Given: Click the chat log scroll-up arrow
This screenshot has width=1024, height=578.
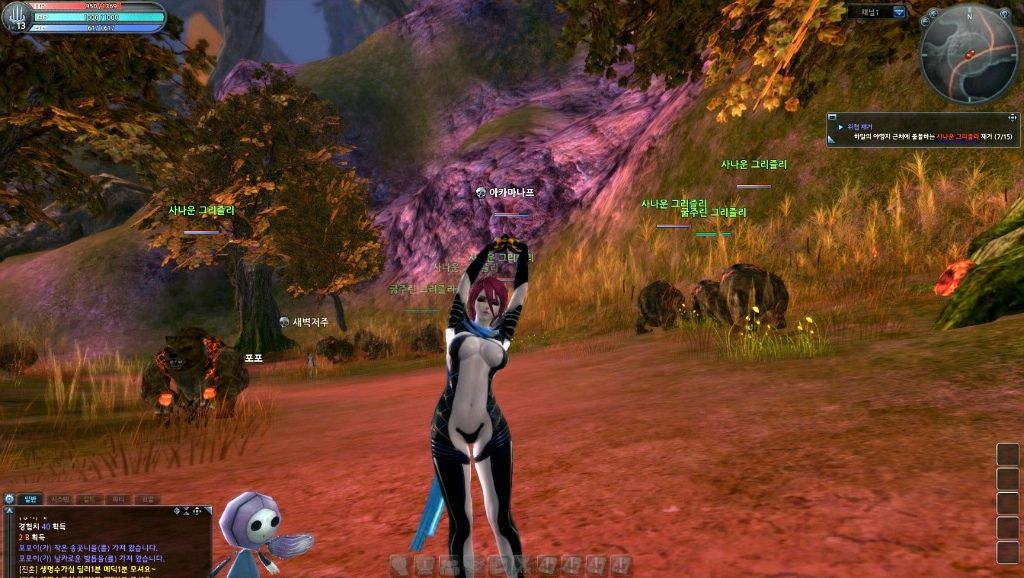Looking at the screenshot, I should click(x=9, y=511).
